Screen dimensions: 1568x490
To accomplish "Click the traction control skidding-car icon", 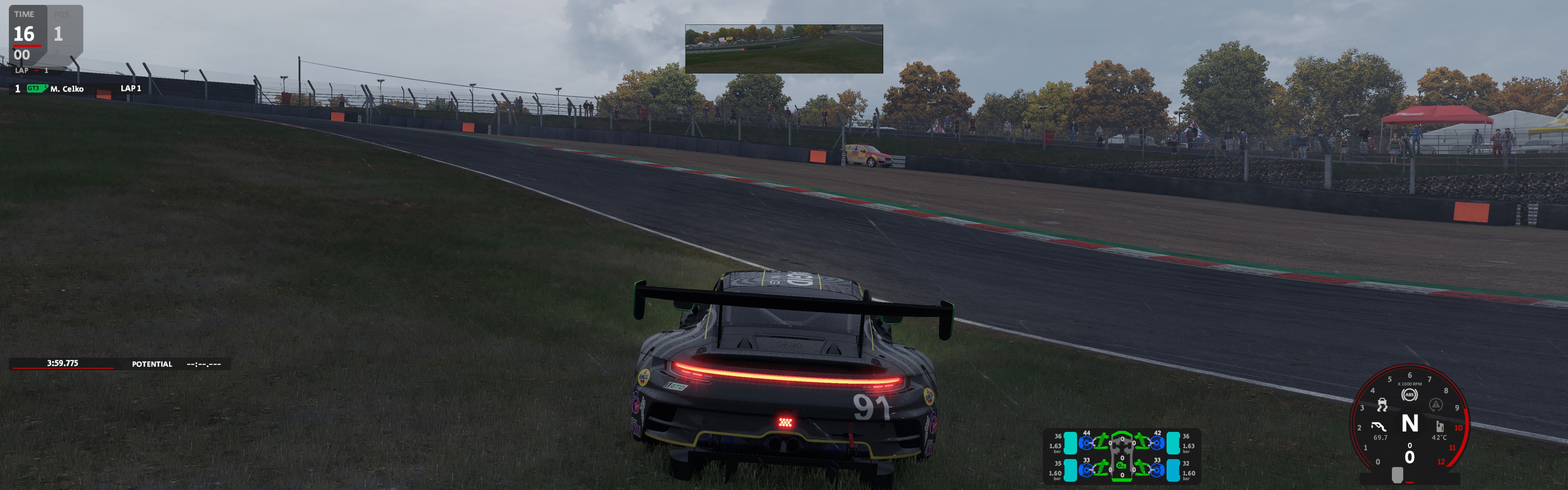I will 1382,405.
